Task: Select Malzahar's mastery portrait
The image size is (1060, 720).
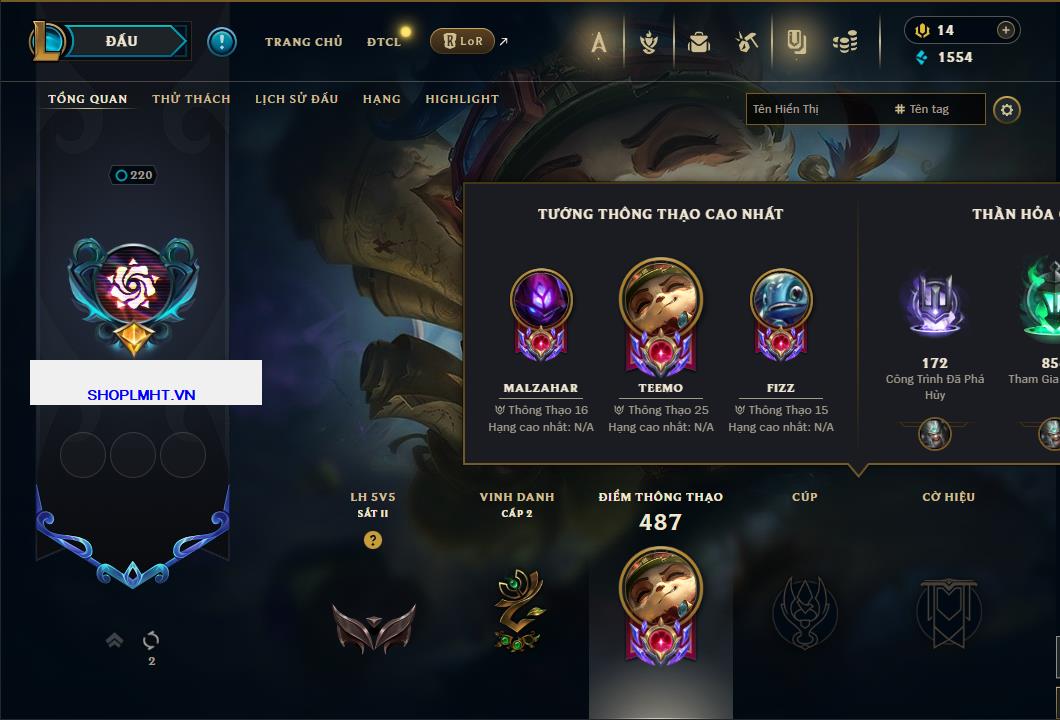Action: pos(540,300)
